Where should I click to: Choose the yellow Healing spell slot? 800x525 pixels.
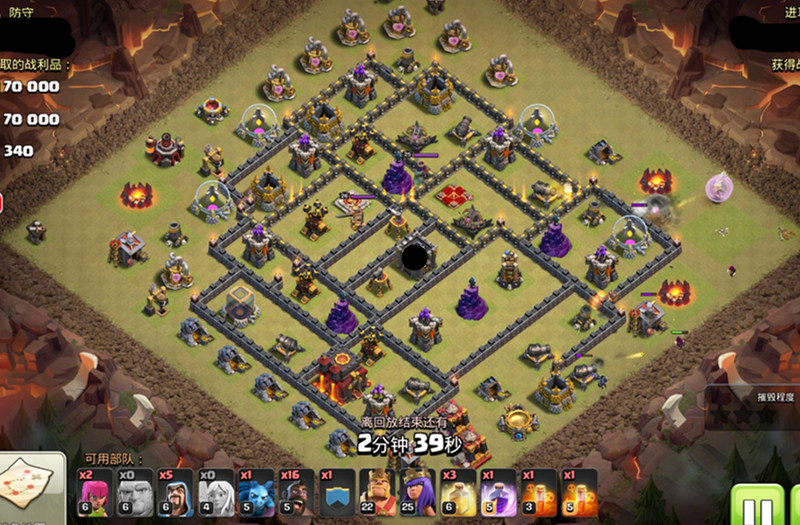tap(458, 492)
